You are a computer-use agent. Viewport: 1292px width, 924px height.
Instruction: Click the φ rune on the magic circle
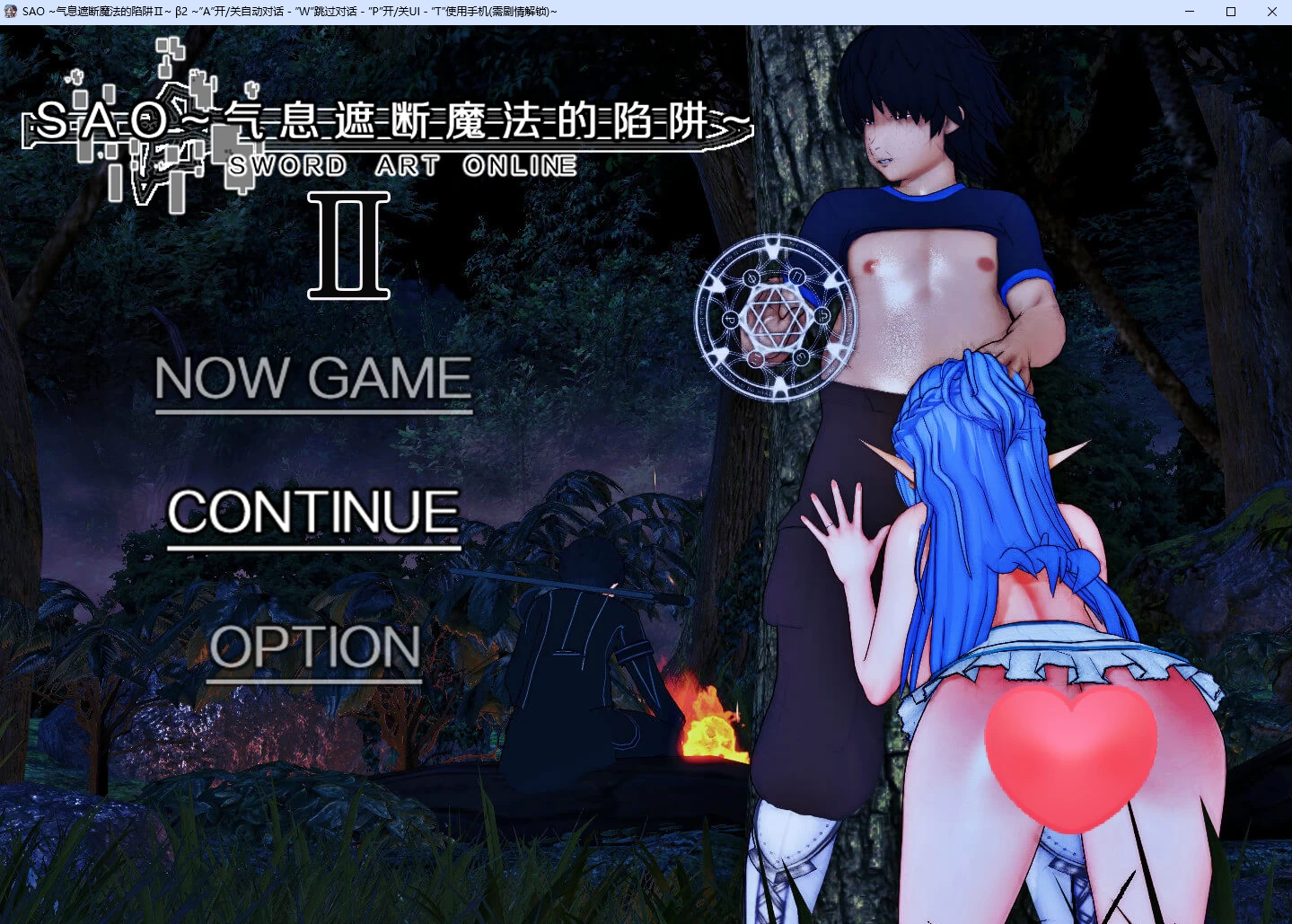[751, 277]
